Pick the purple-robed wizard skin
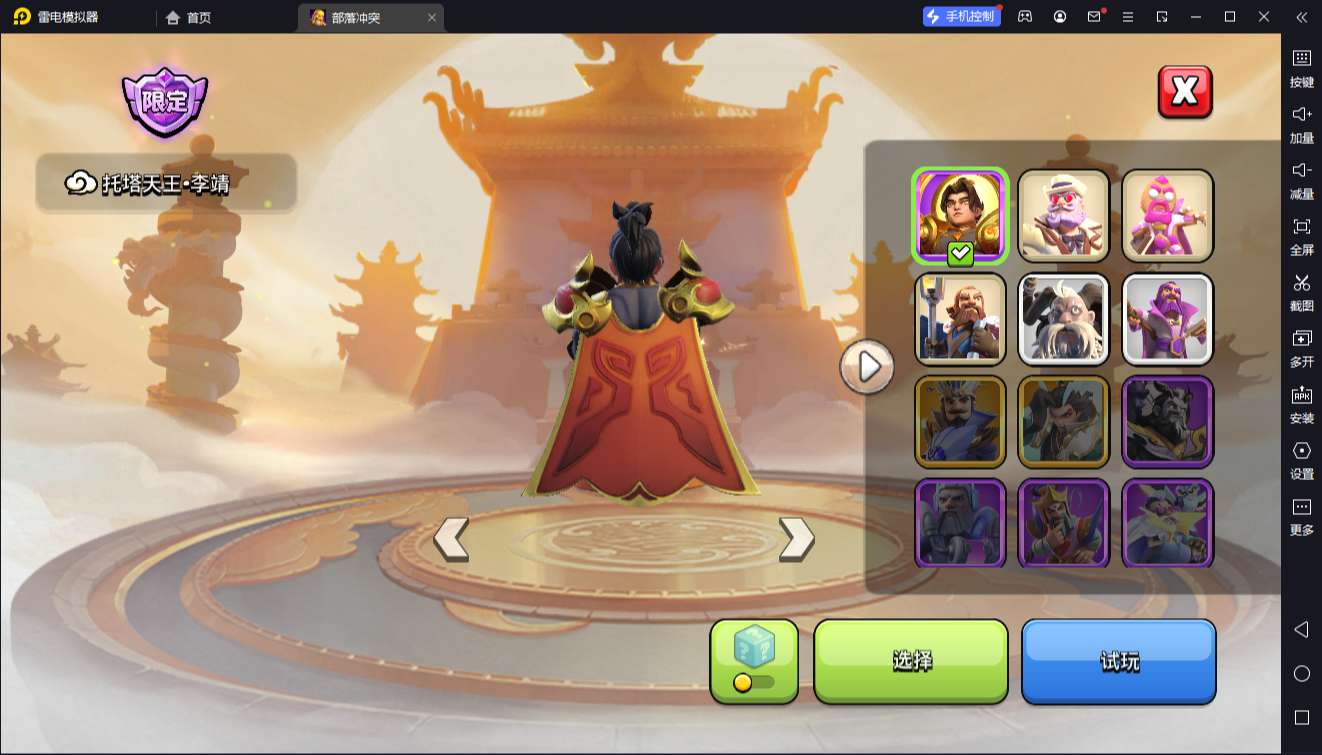This screenshot has height=755, width=1322. point(1167,319)
